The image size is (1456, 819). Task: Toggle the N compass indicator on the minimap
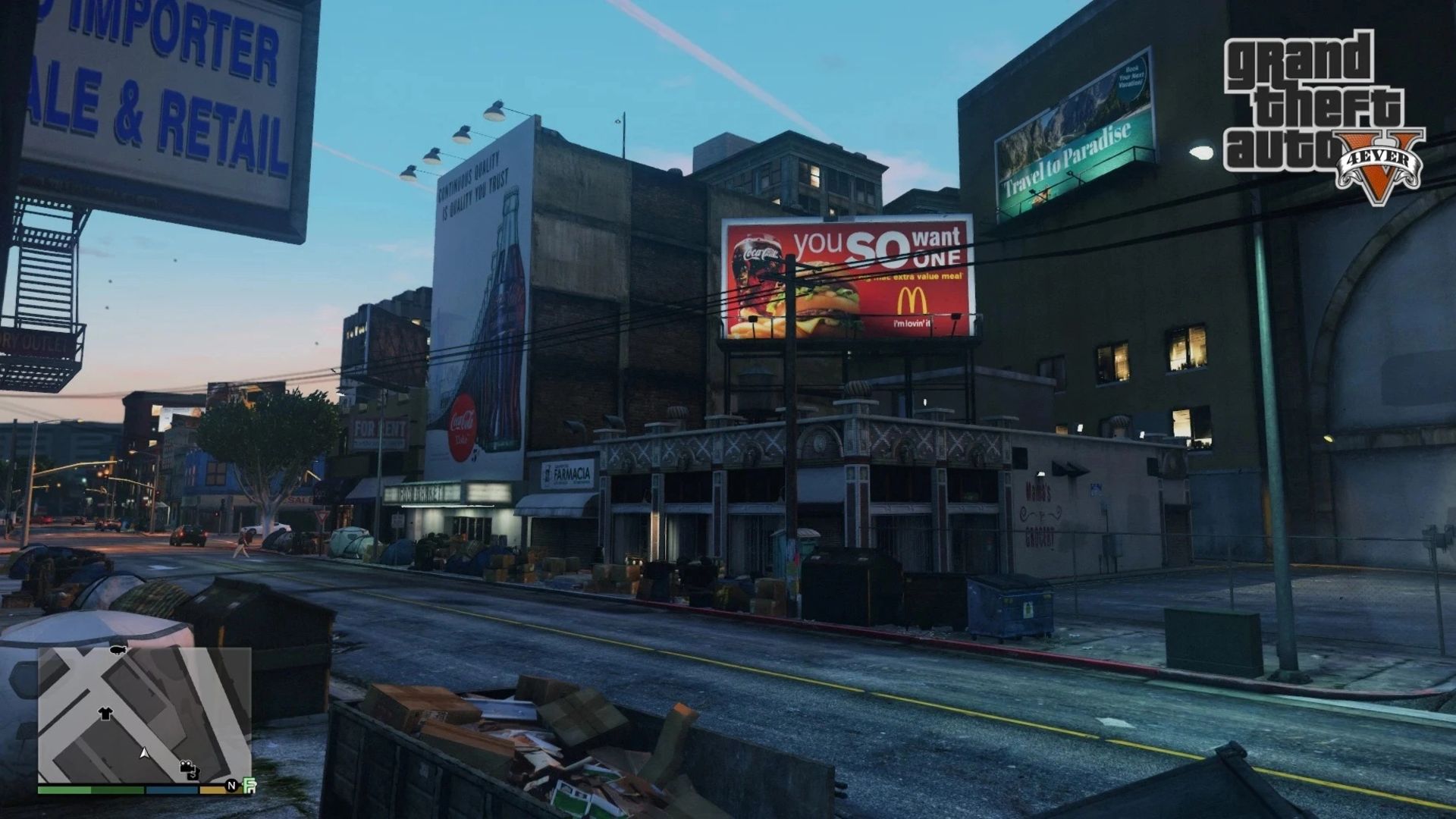(x=231, y=786)
